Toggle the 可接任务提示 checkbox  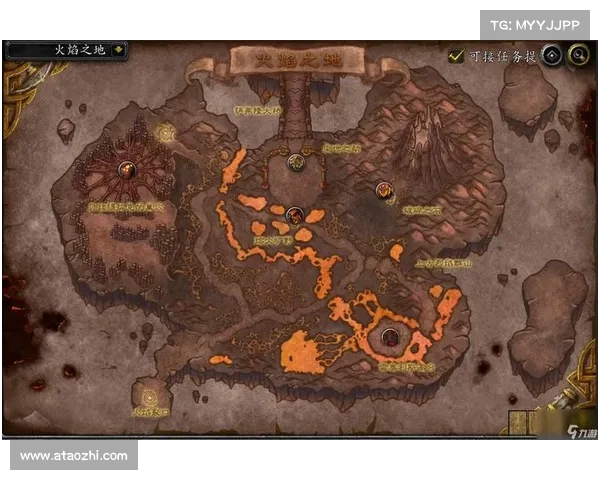click(456, 56)
